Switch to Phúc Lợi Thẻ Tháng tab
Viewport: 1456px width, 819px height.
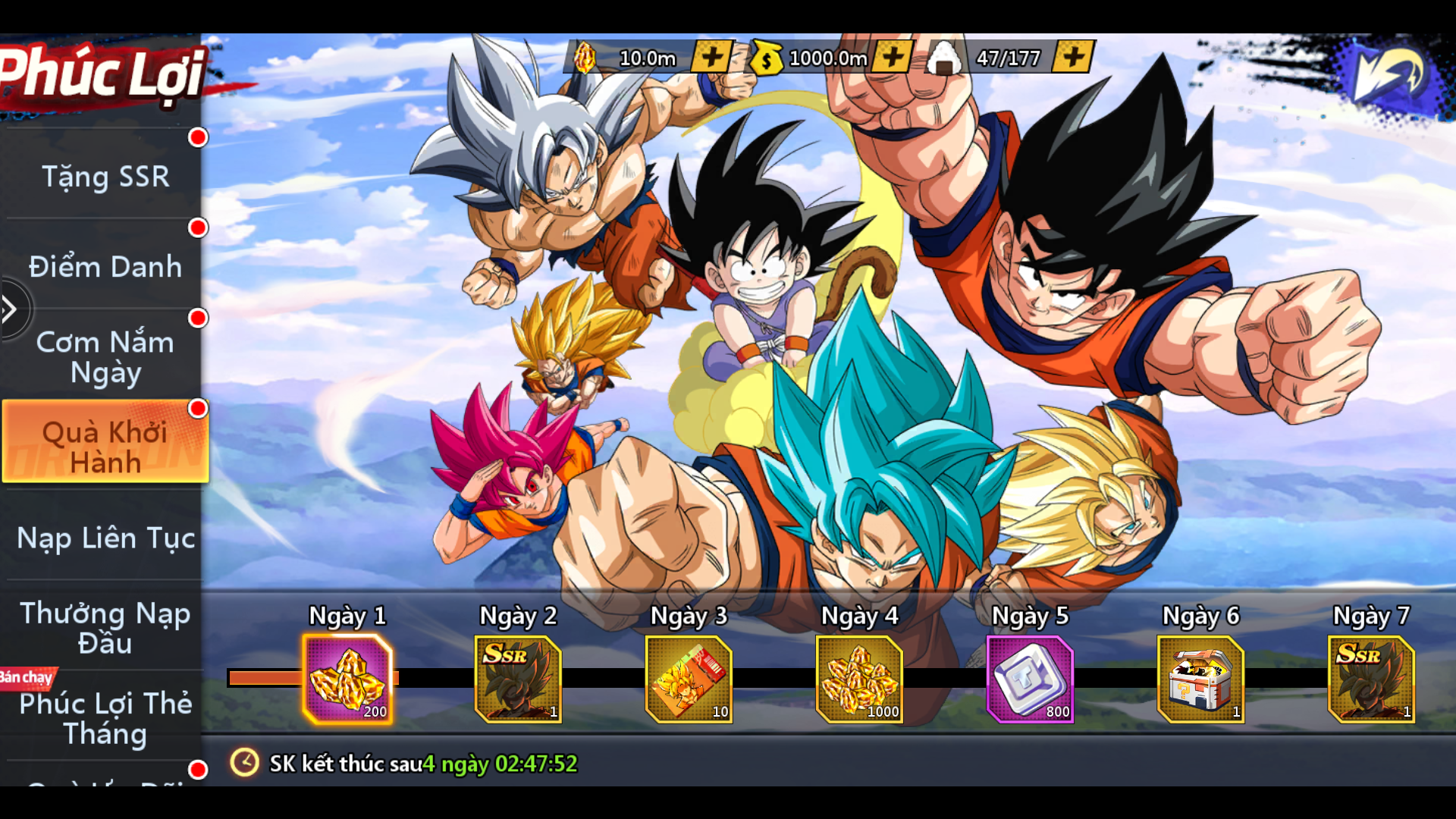point(105,718)
